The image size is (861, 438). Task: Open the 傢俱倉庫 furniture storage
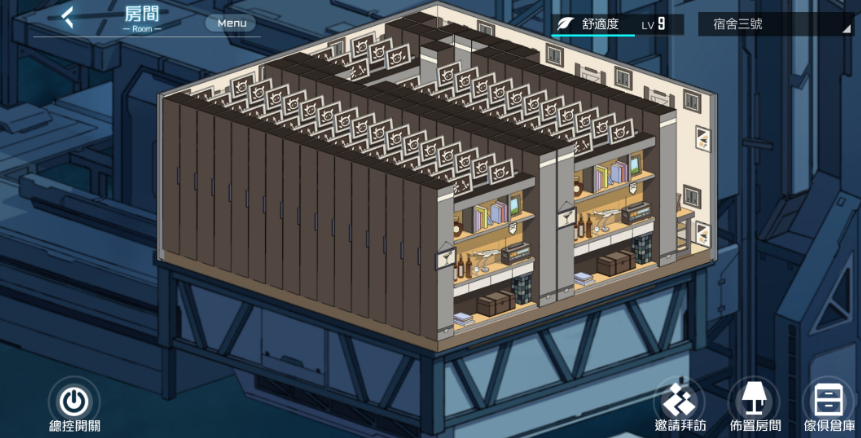coord(829,402)
